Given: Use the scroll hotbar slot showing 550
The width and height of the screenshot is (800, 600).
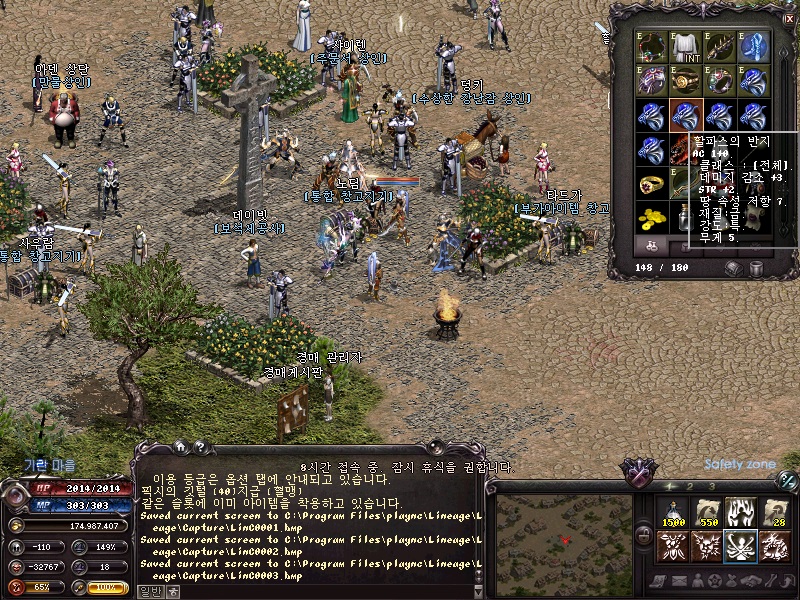Looking at the screenshot, I should [707, 513].
